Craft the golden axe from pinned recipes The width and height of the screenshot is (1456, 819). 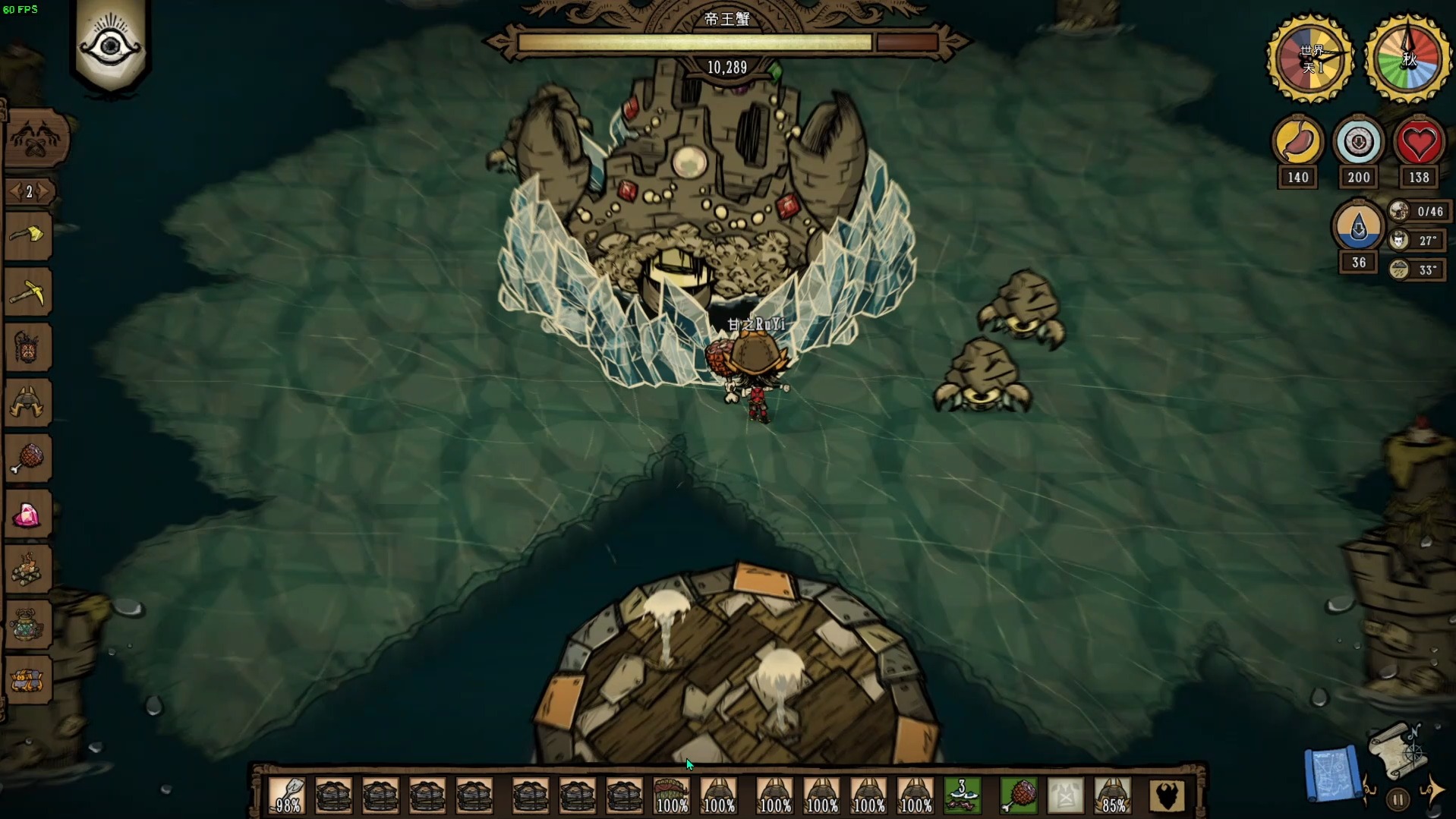[x=28, y=237]
